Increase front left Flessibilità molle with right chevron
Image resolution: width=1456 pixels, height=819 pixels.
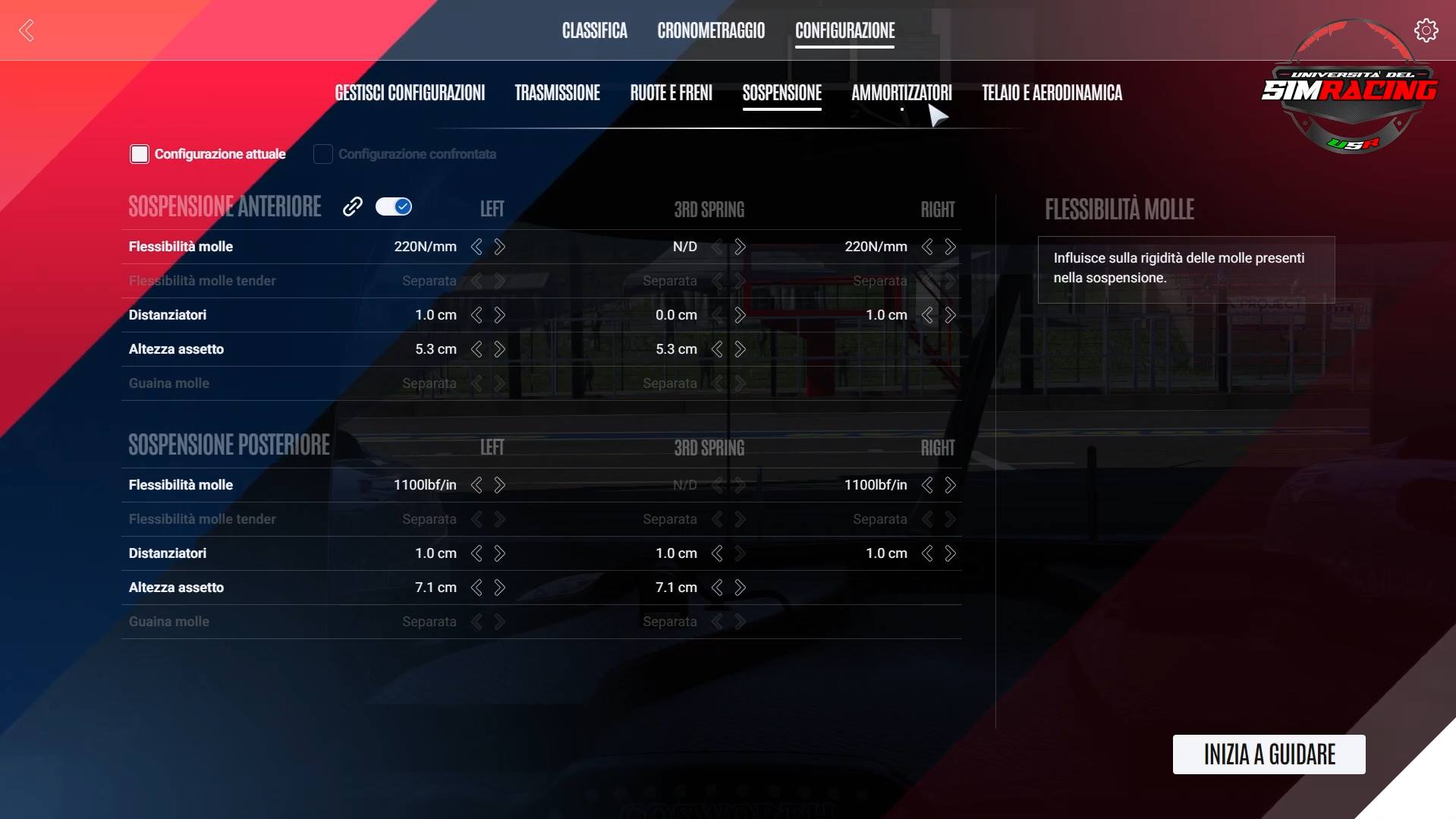500,246
